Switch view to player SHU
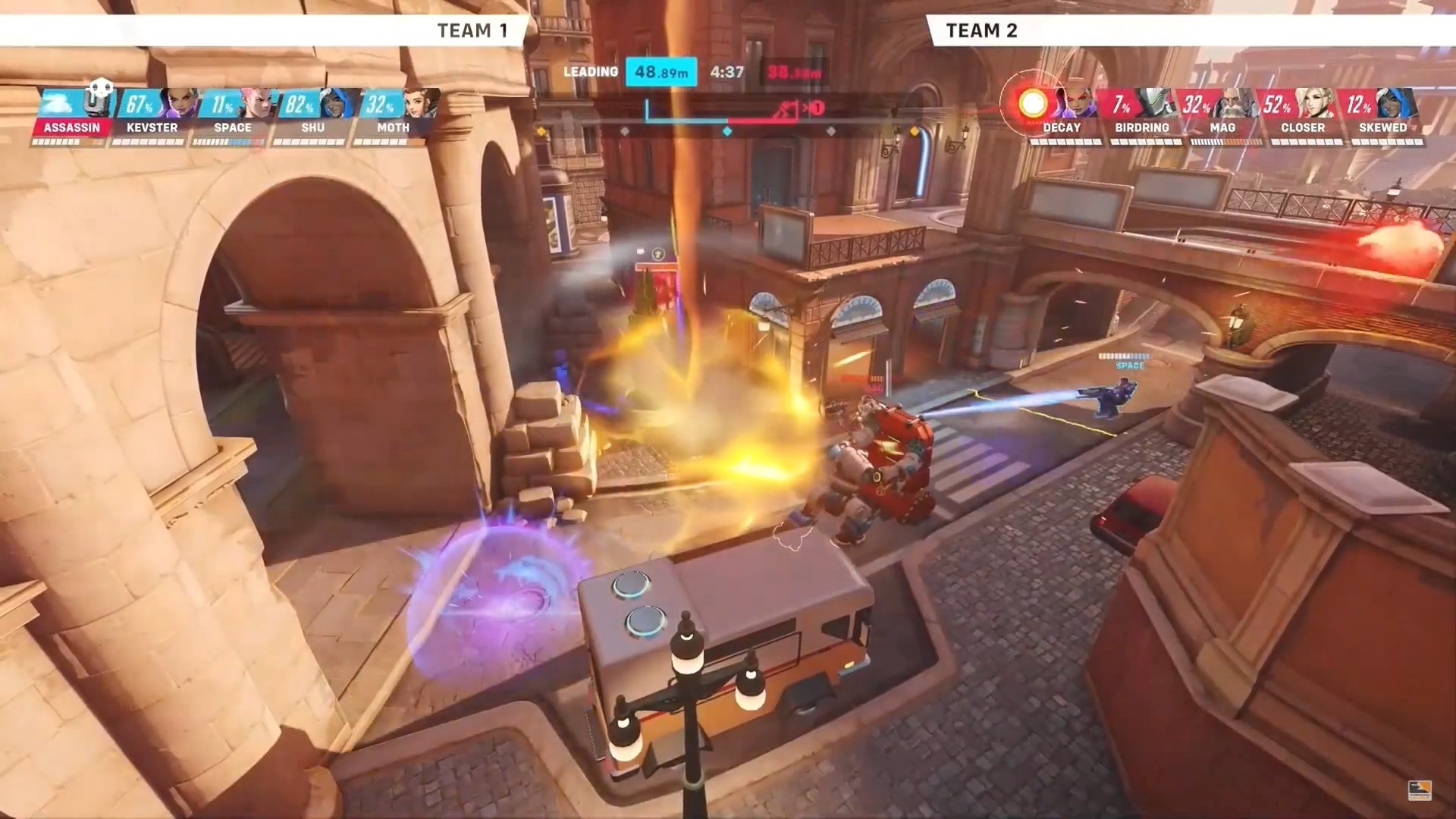 (x=312, y=115)
